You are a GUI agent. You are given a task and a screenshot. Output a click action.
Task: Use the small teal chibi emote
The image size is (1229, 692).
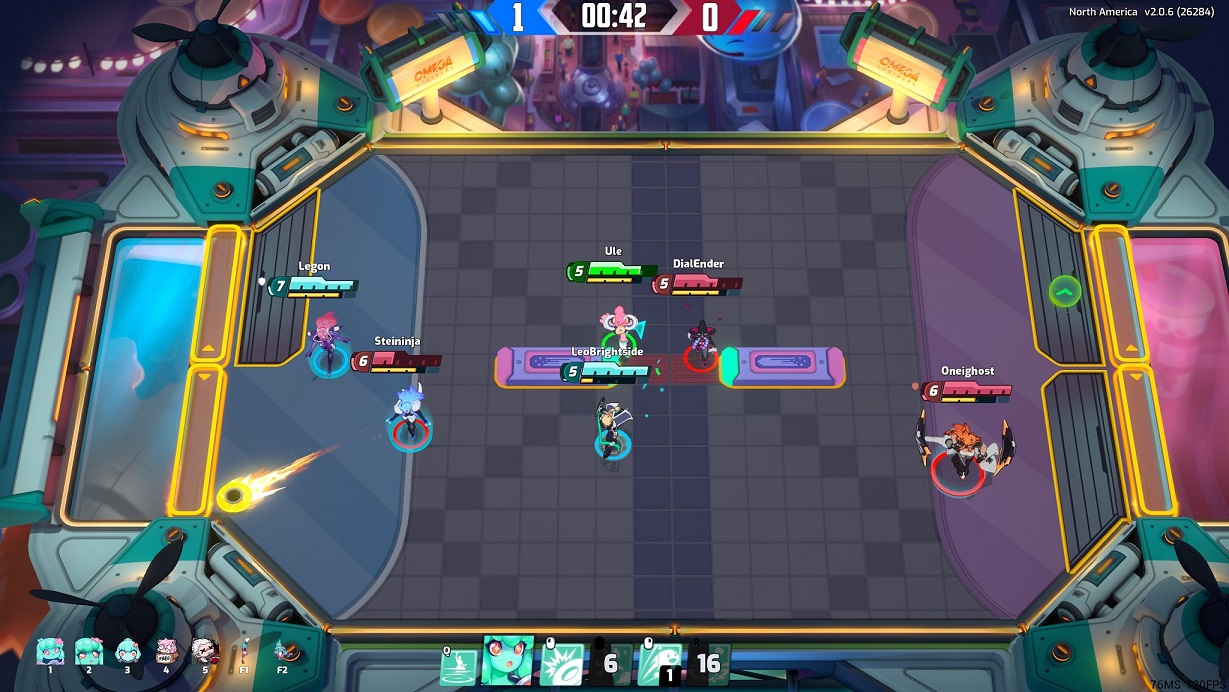127,651
